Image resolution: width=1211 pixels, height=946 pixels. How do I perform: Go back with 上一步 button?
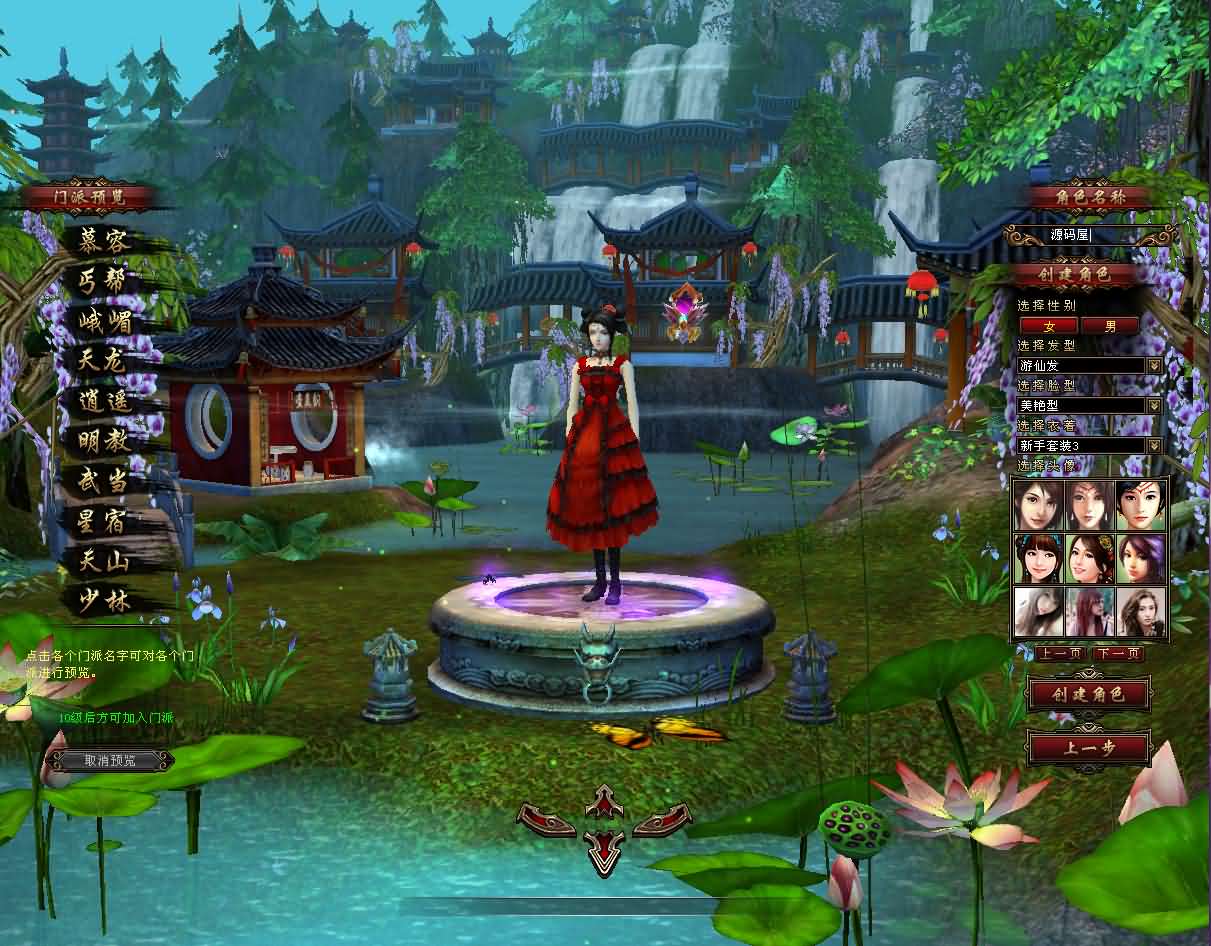pyautogui.click(x=1089, y=748)
